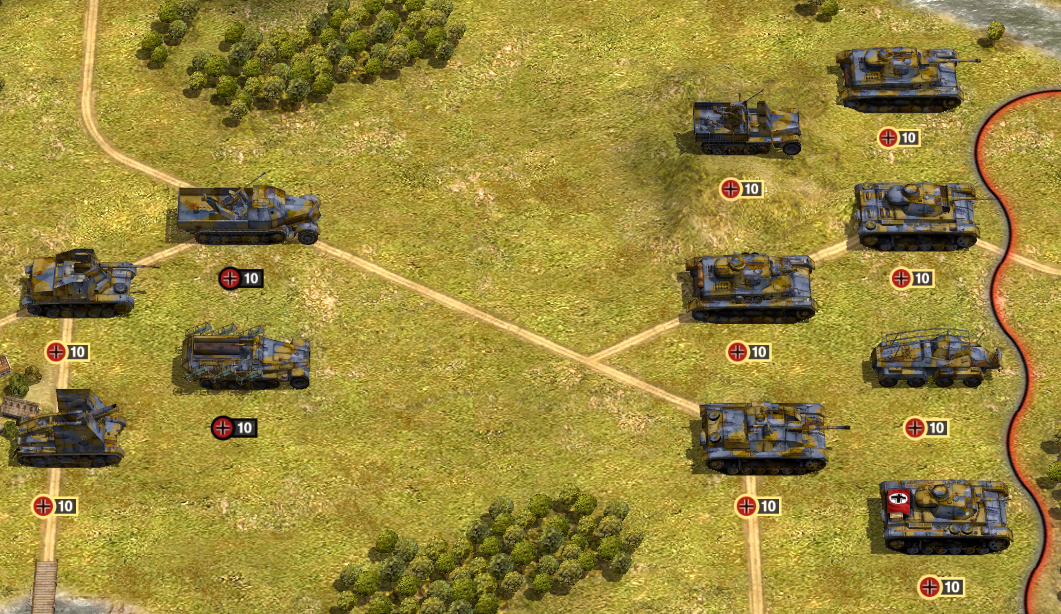Select the half-track with rocket launch frames

click(246, 358)
